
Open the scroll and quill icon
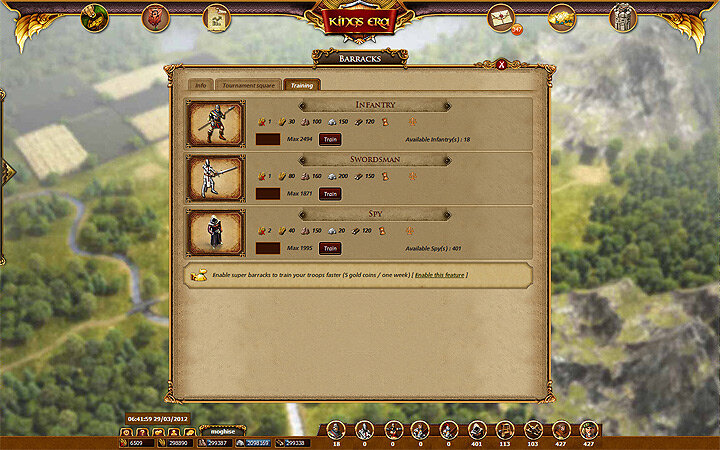click(216, 17)
